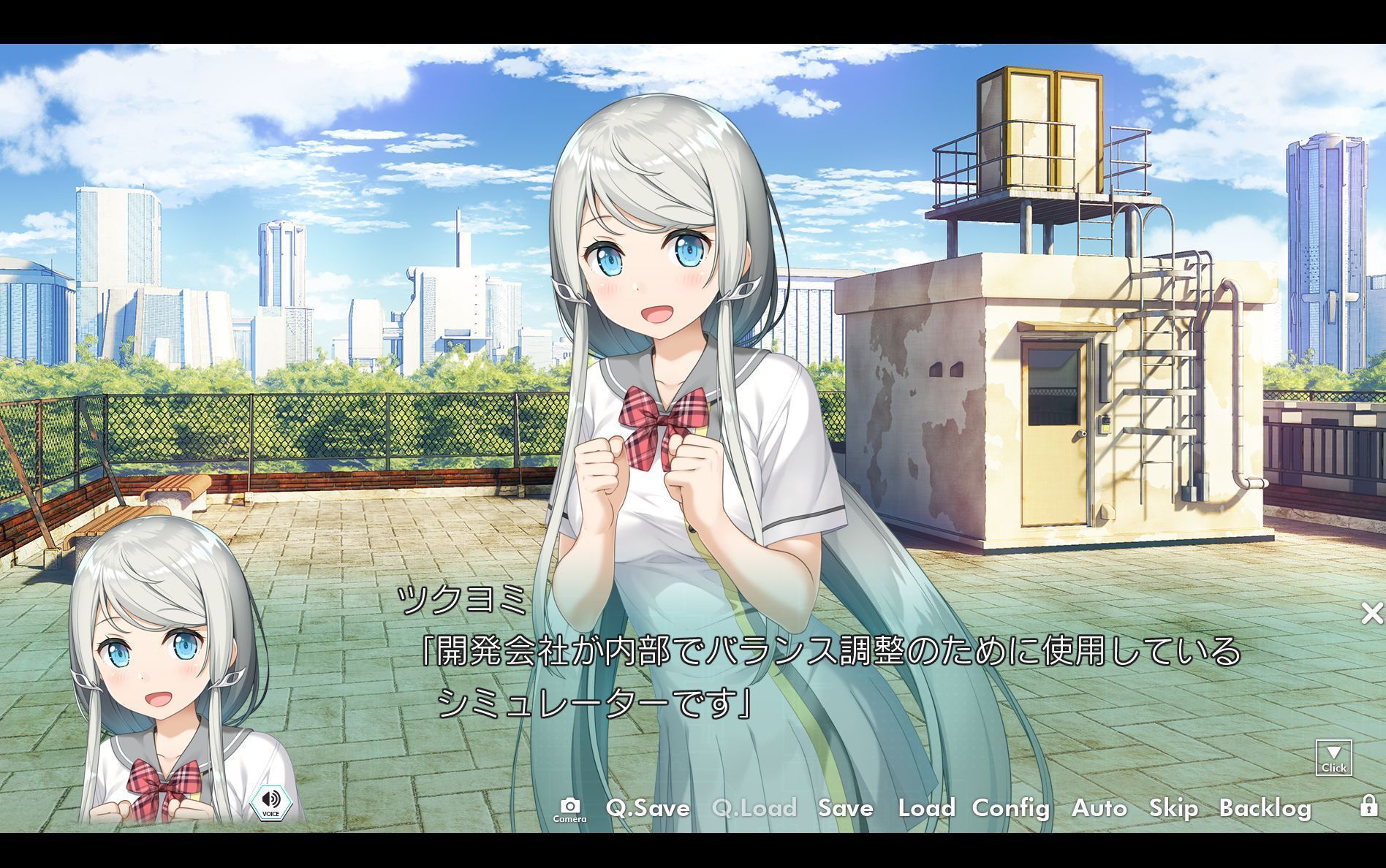Close the message window with the × icon
Screen dimensions: 1386x868
[1371, 614]
